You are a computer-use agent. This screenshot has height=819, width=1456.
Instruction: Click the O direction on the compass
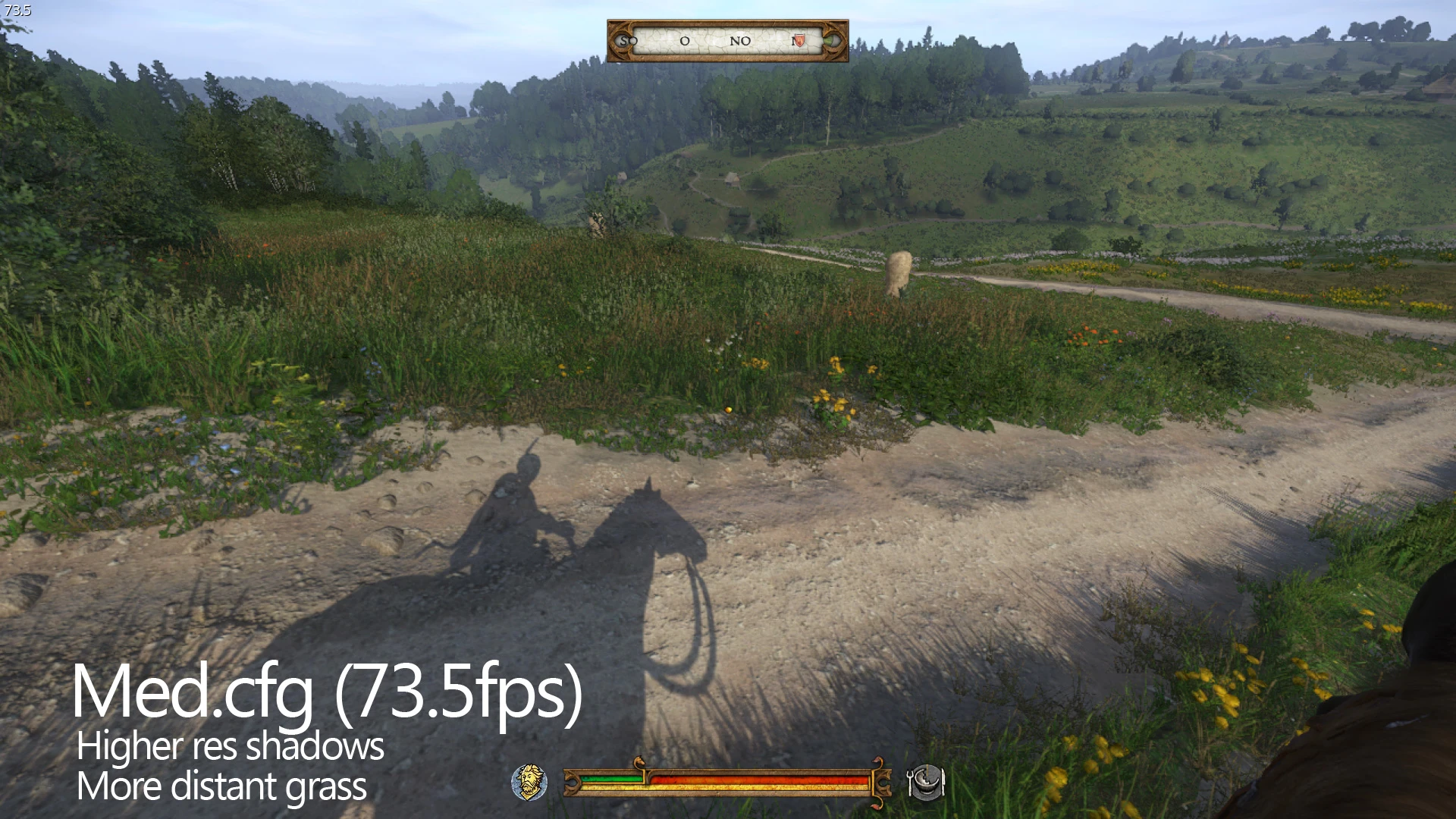685,41
